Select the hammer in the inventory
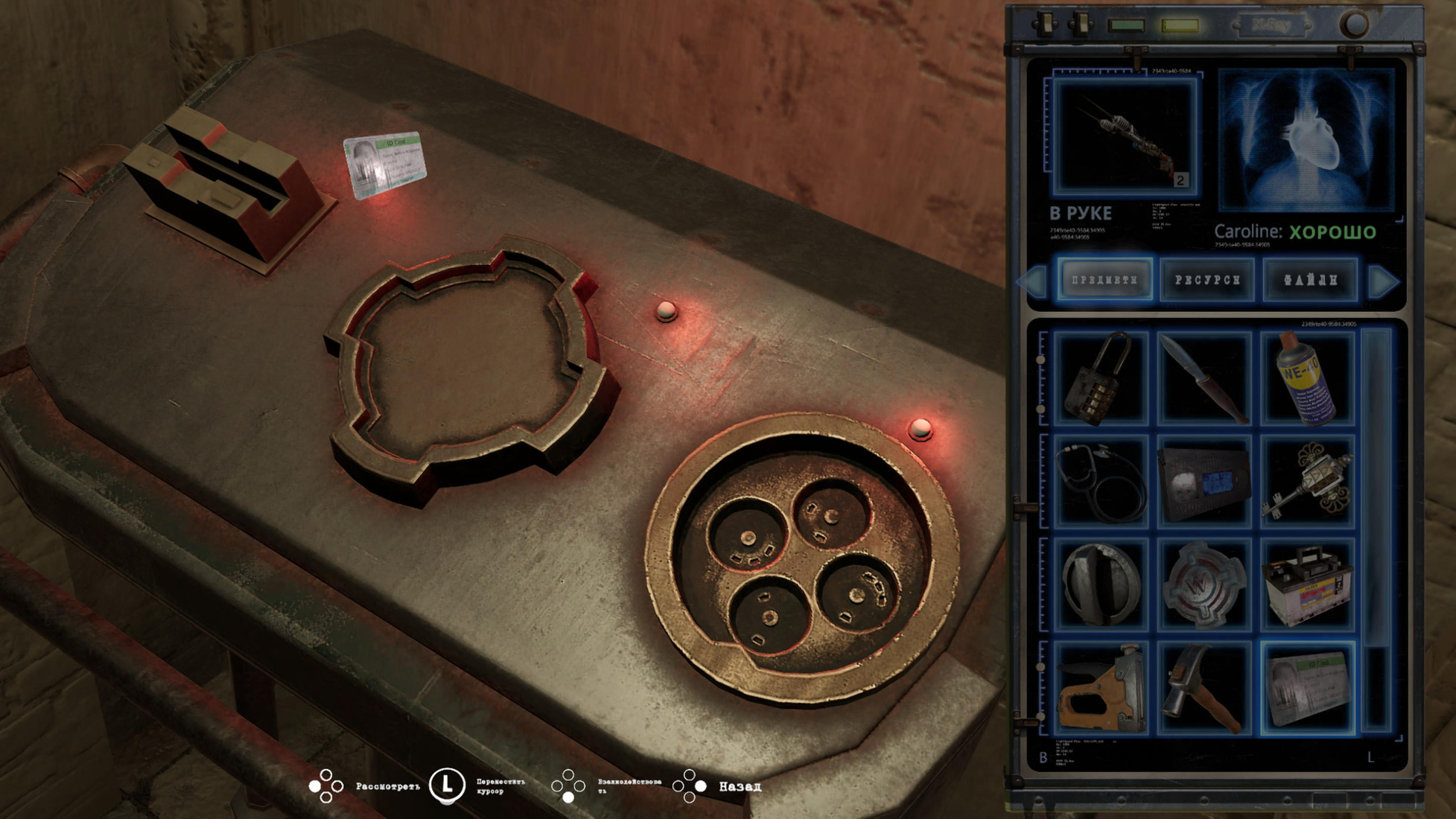 1204,688
